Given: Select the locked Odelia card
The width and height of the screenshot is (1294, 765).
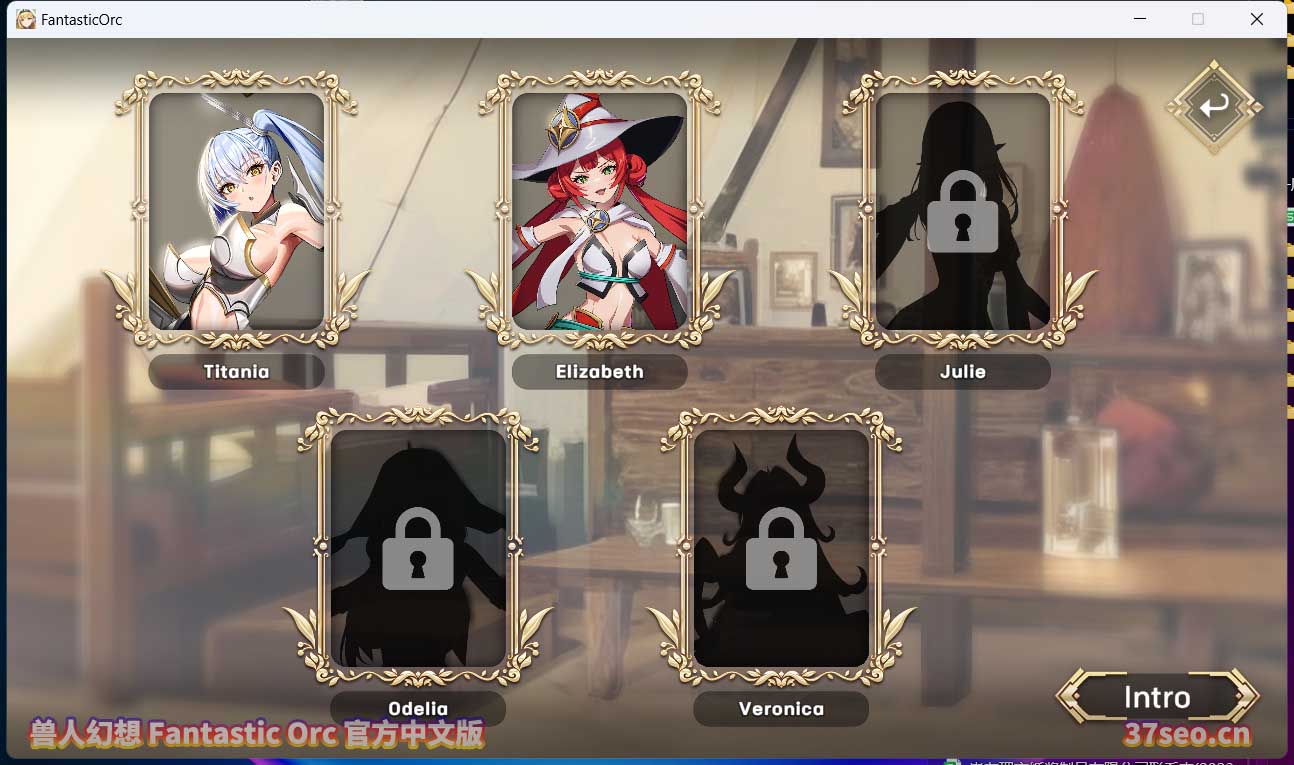Looking at the screenshot, I should click(x=418, y=548).
